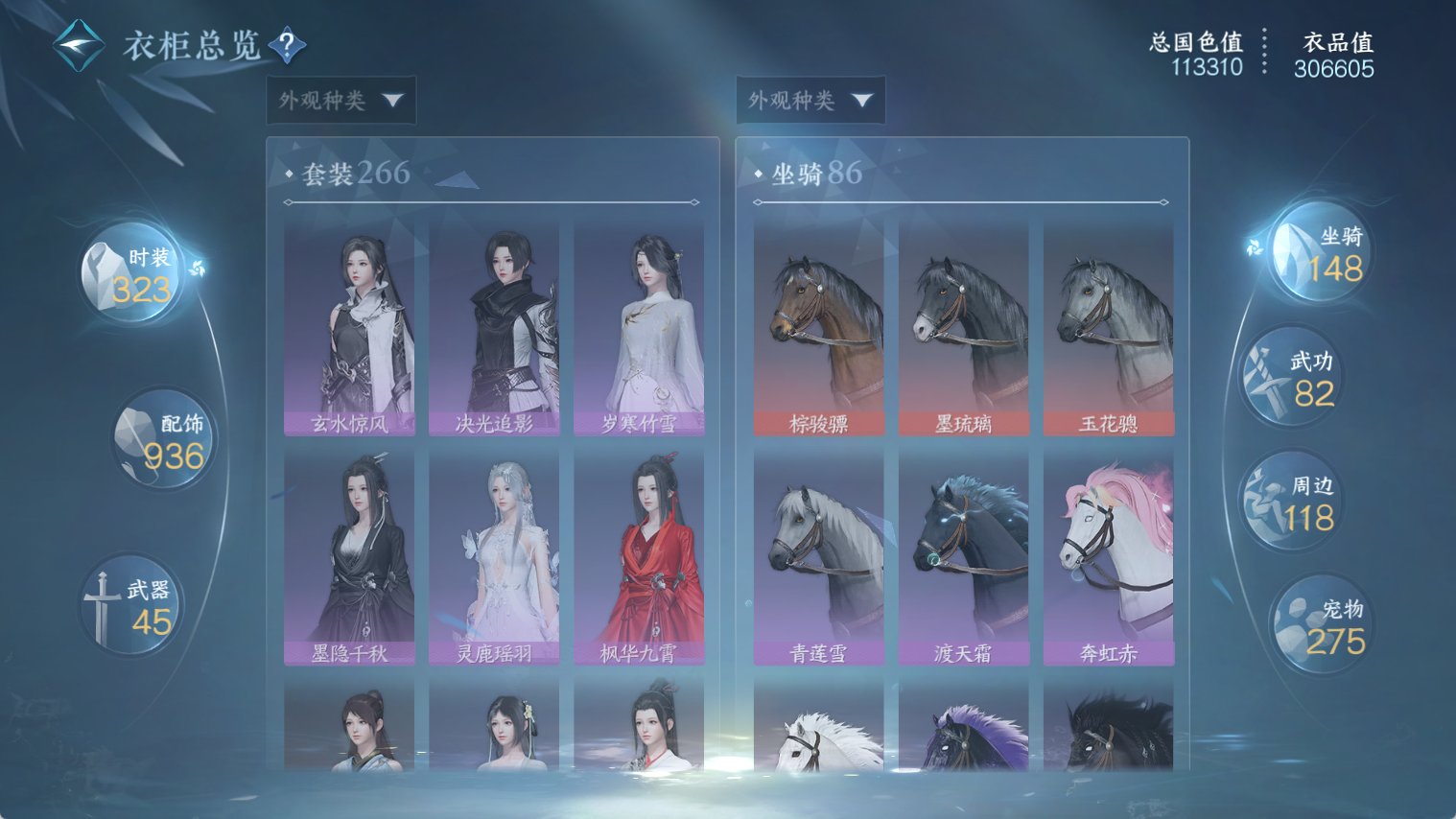Select the 渡天霜 mount card
The height and width of the screenshot is (819, 1456).
pyautogui.click(x=964, y=559)
